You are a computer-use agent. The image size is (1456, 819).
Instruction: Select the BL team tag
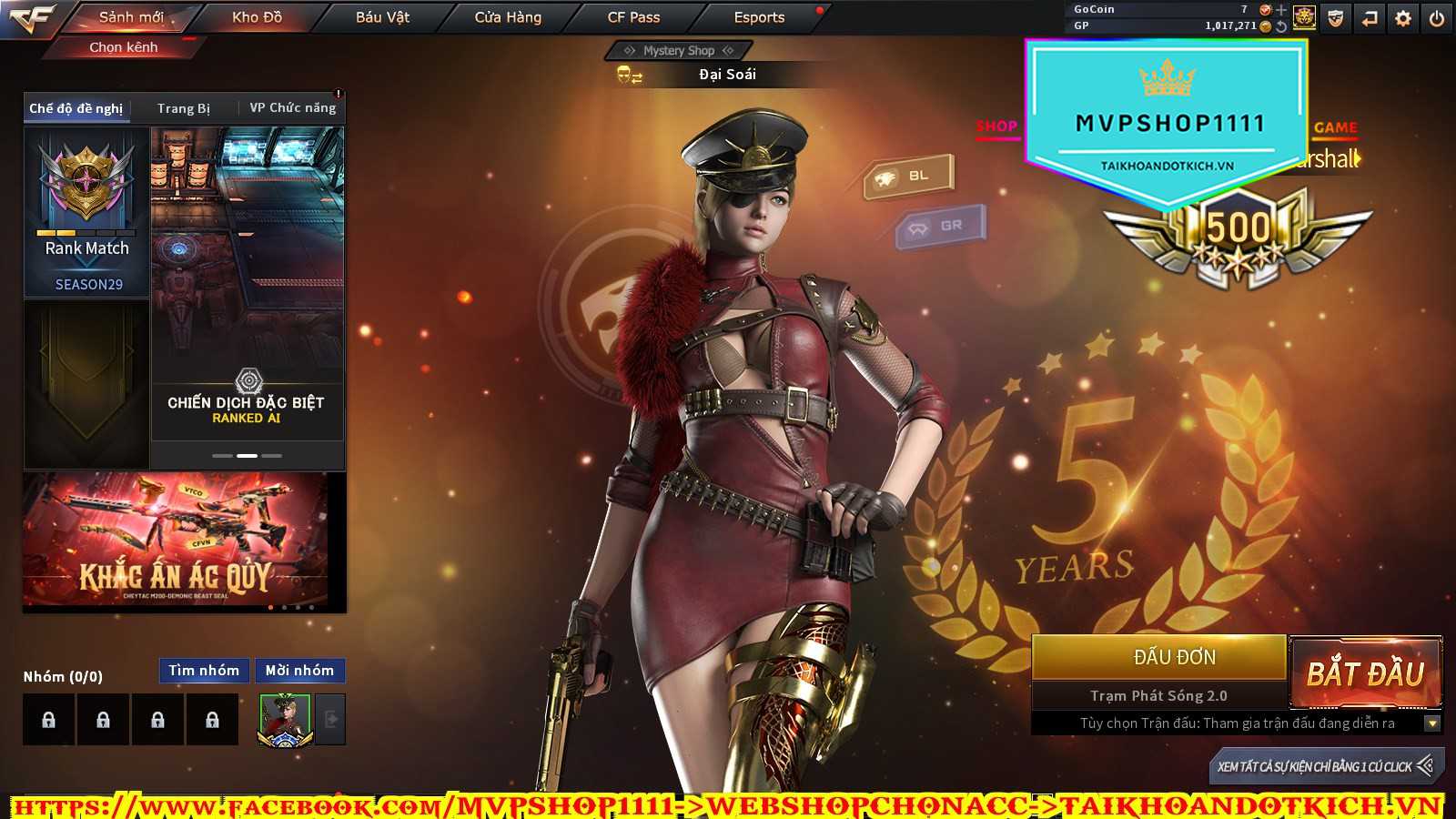(x=909, y=176)
